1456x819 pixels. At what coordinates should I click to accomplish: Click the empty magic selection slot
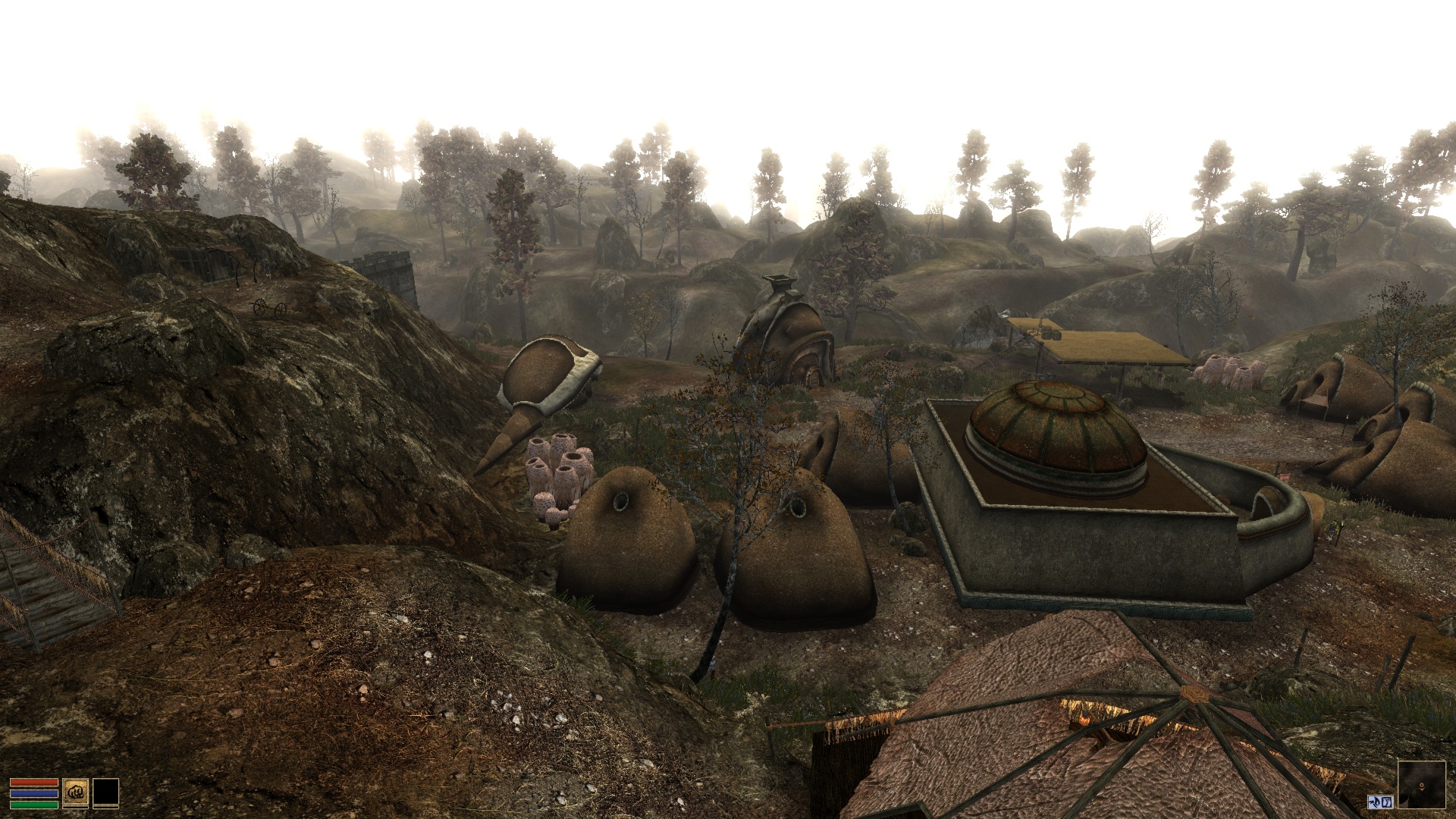pos(105,792)
